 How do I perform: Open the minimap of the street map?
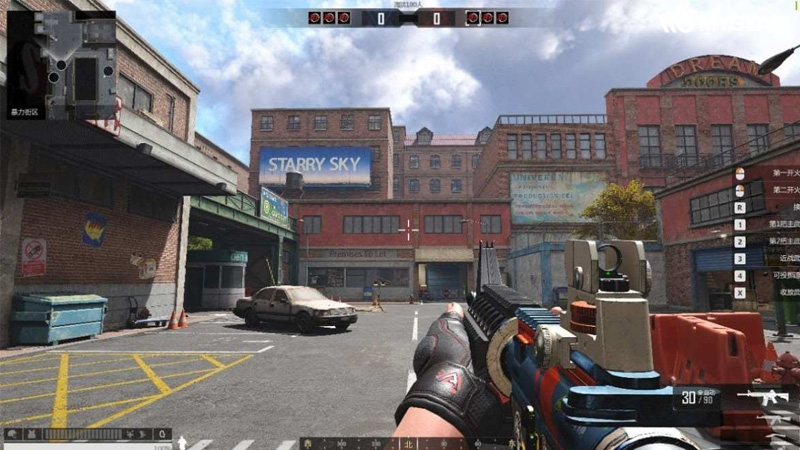click(61, 64)
